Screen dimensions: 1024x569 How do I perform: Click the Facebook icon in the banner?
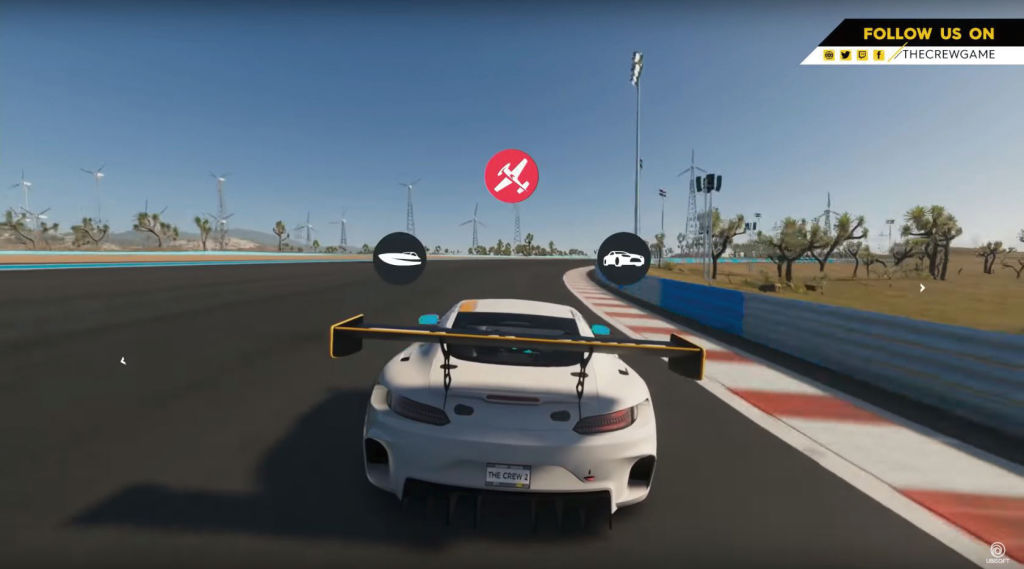coord(879,55)
